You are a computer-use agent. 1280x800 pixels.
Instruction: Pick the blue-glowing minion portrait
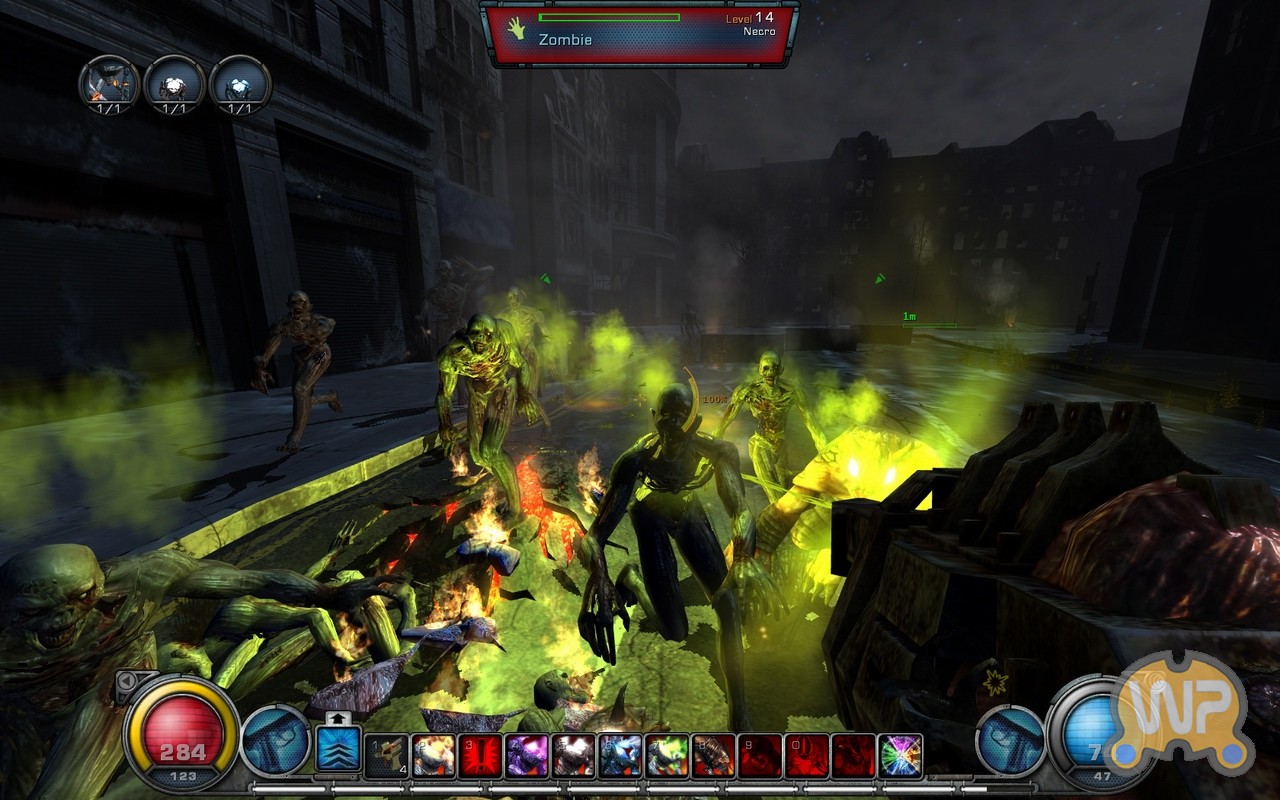[x=241, y=84]
